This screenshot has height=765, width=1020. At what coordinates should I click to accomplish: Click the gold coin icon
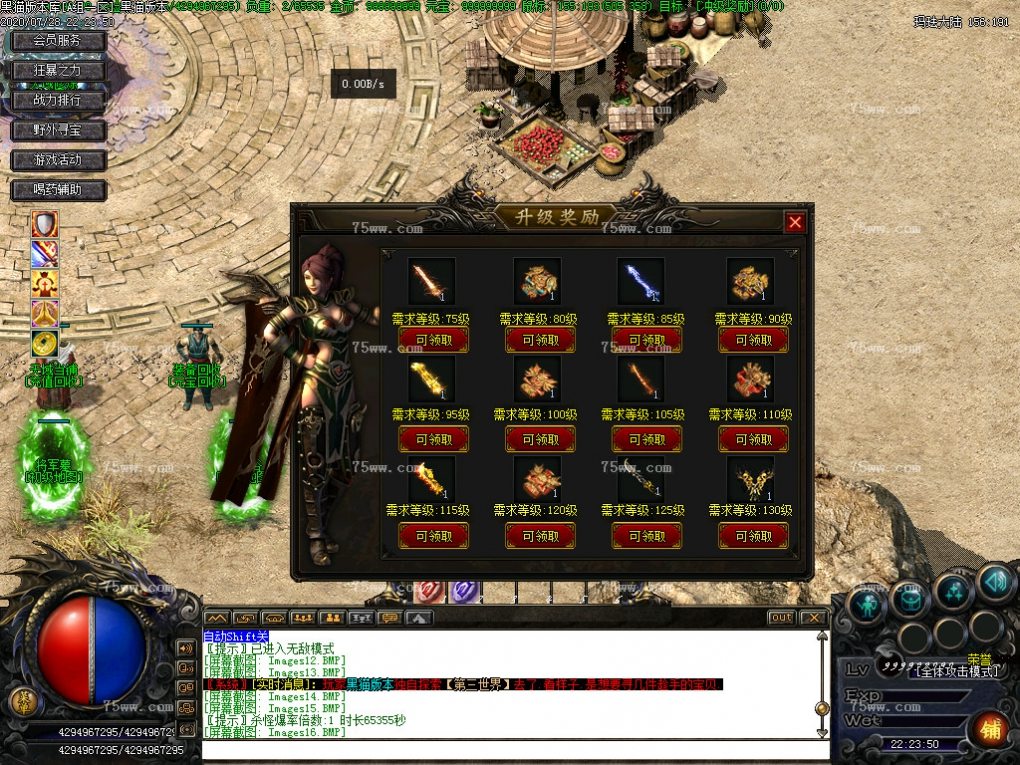coord(44,344)
